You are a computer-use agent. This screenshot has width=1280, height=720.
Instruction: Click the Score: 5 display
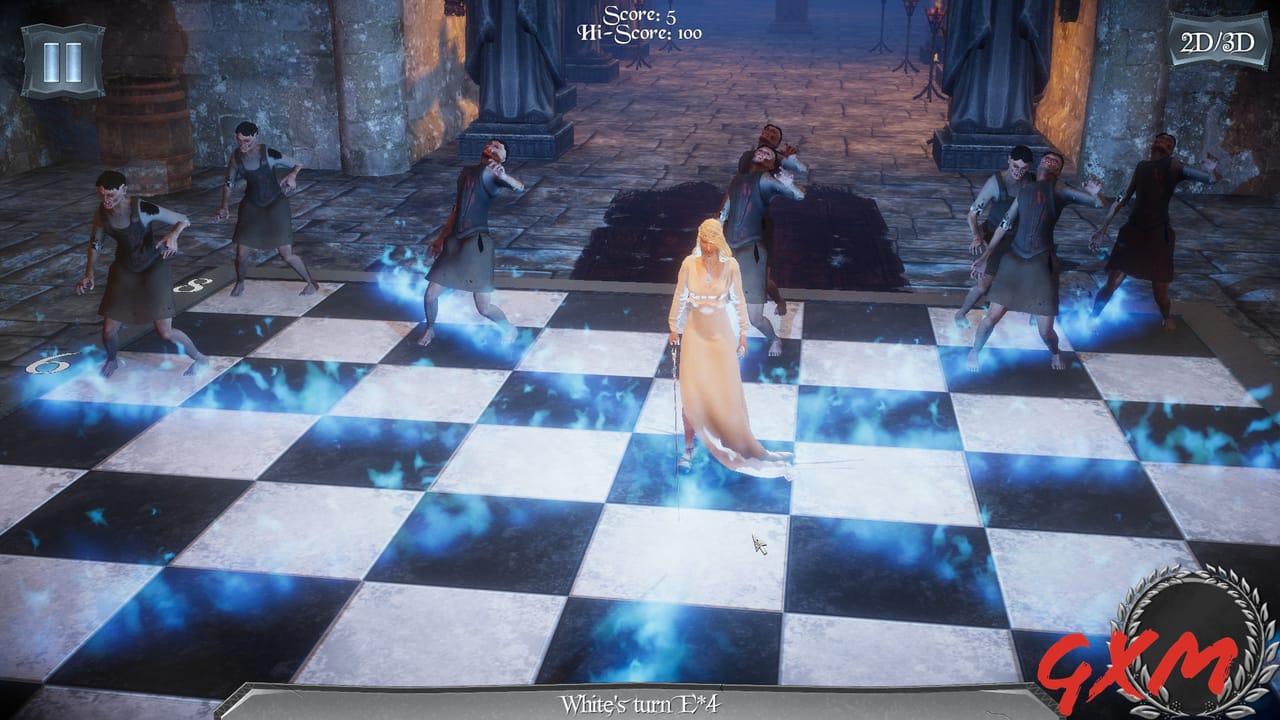639,15
